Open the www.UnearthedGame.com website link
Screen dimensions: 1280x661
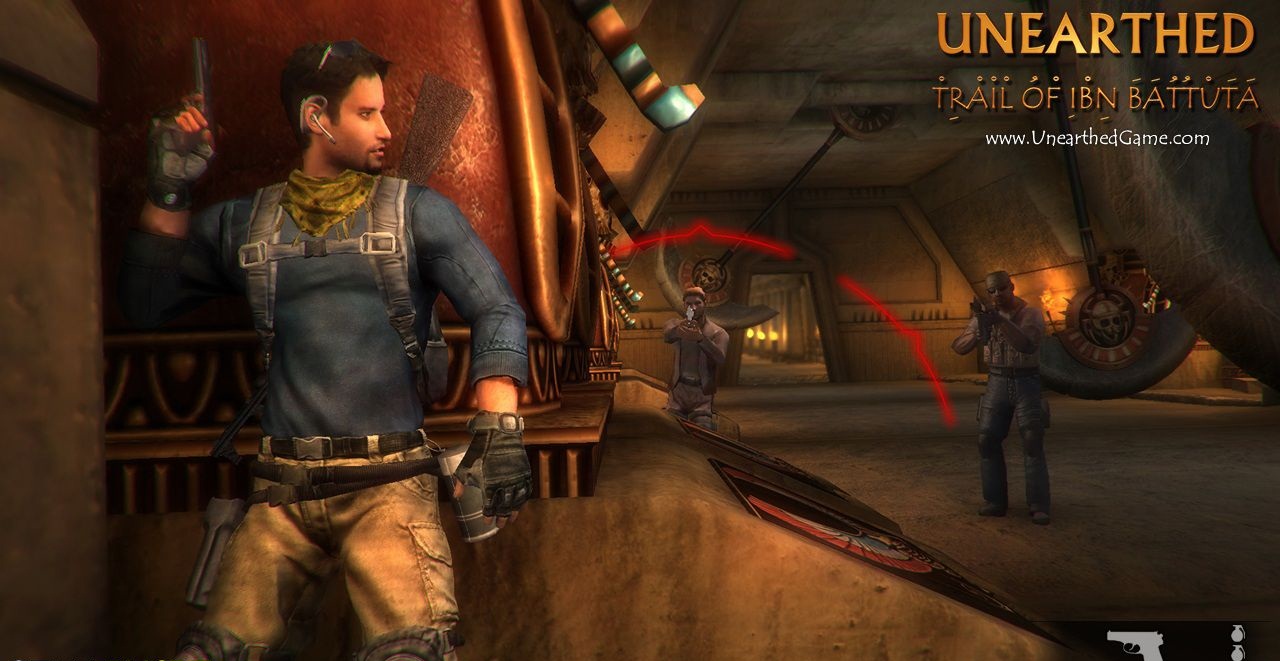(x=1097, y=139)
